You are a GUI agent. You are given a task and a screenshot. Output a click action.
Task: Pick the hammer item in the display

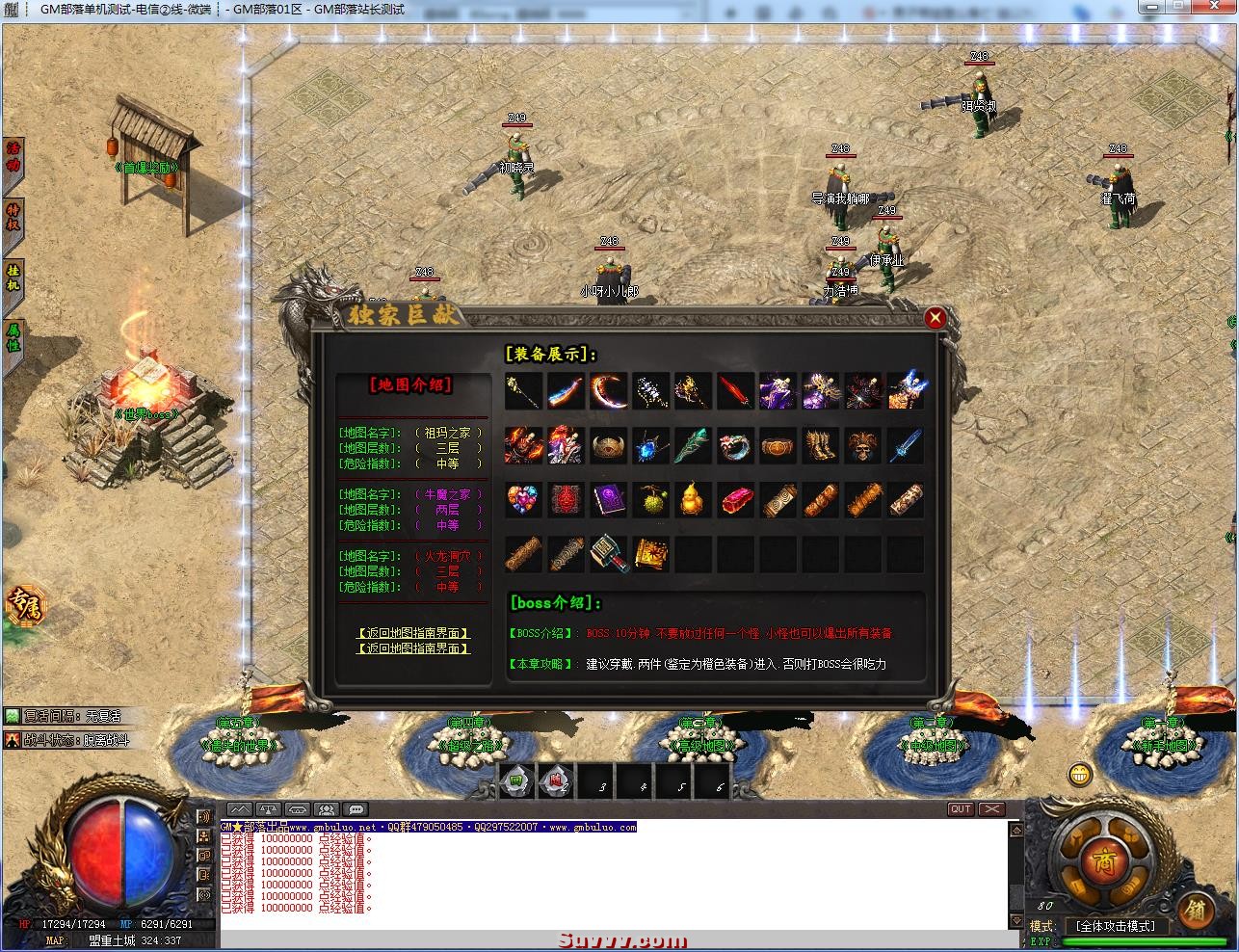[609, 555]
